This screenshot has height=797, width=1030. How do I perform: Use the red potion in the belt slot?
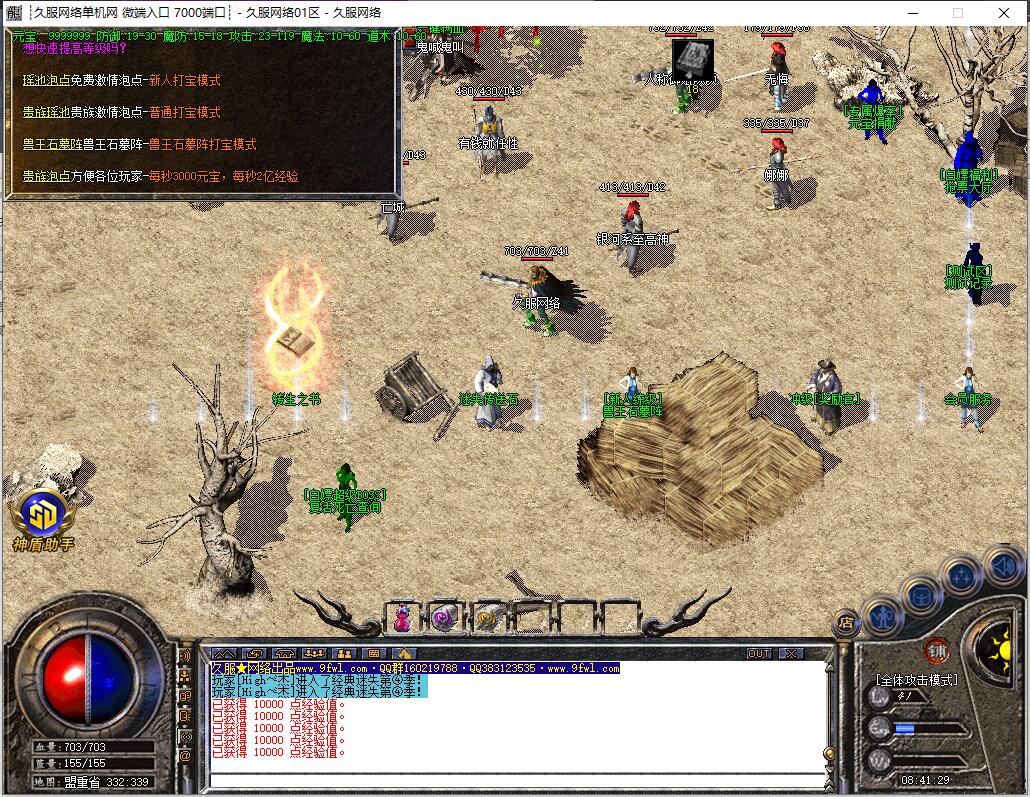(402, 617)
